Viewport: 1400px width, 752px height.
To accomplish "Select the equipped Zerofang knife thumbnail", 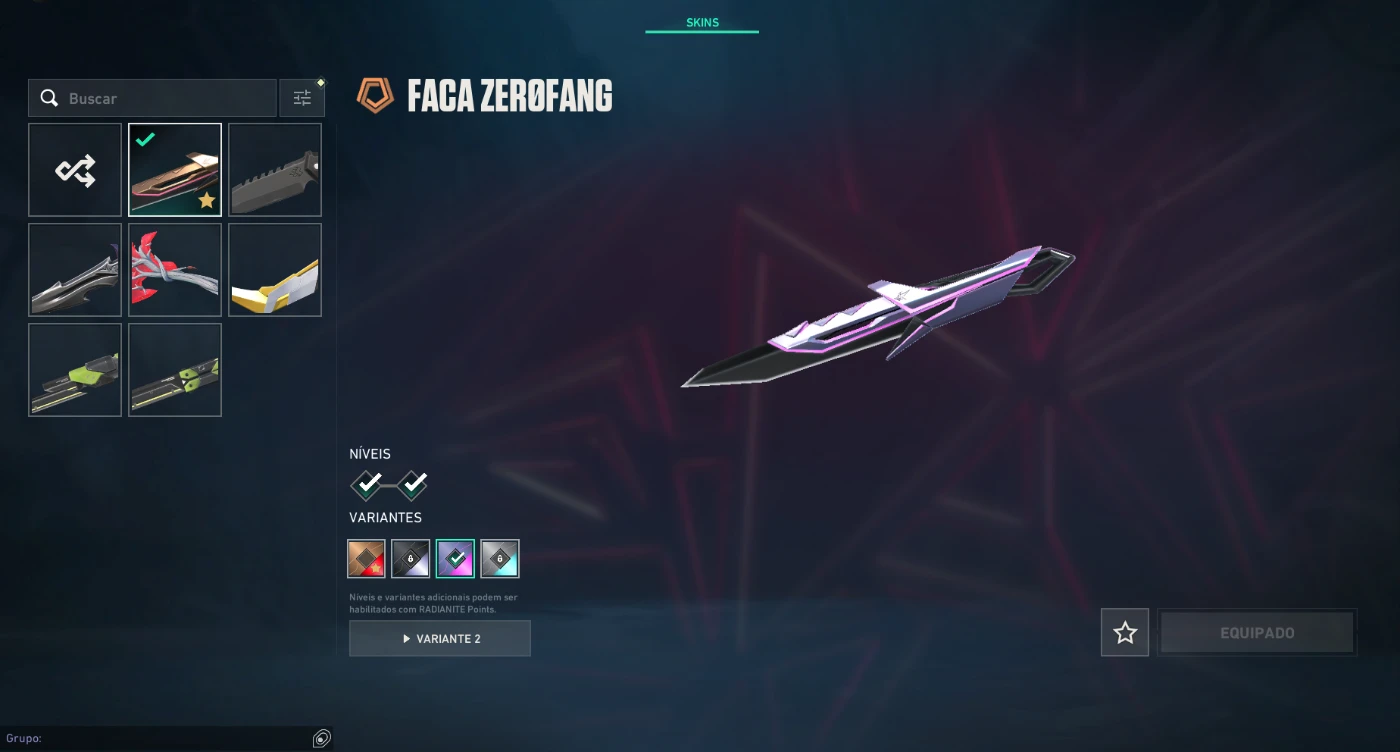I will coord(175,170).
